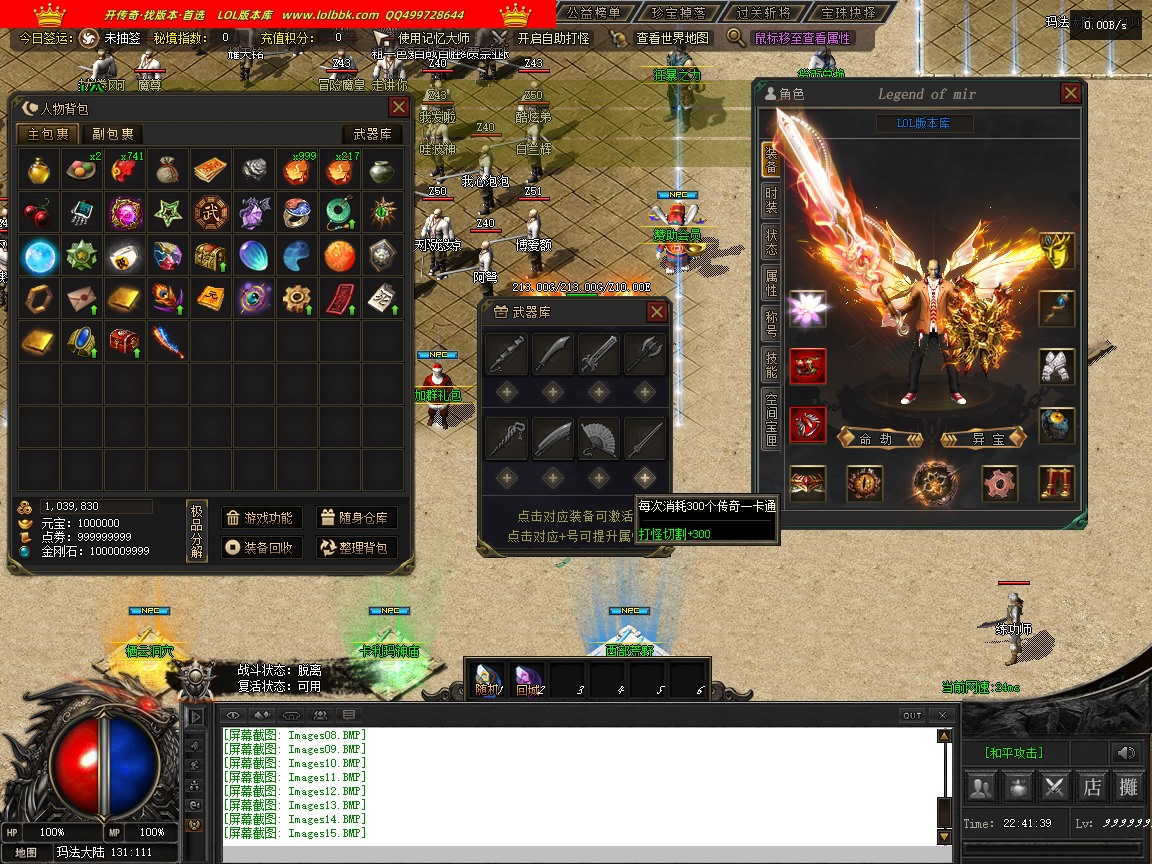Close the character backpack window
The height and width of the screenshot is (864, 1152).
(x=398, y=108)
